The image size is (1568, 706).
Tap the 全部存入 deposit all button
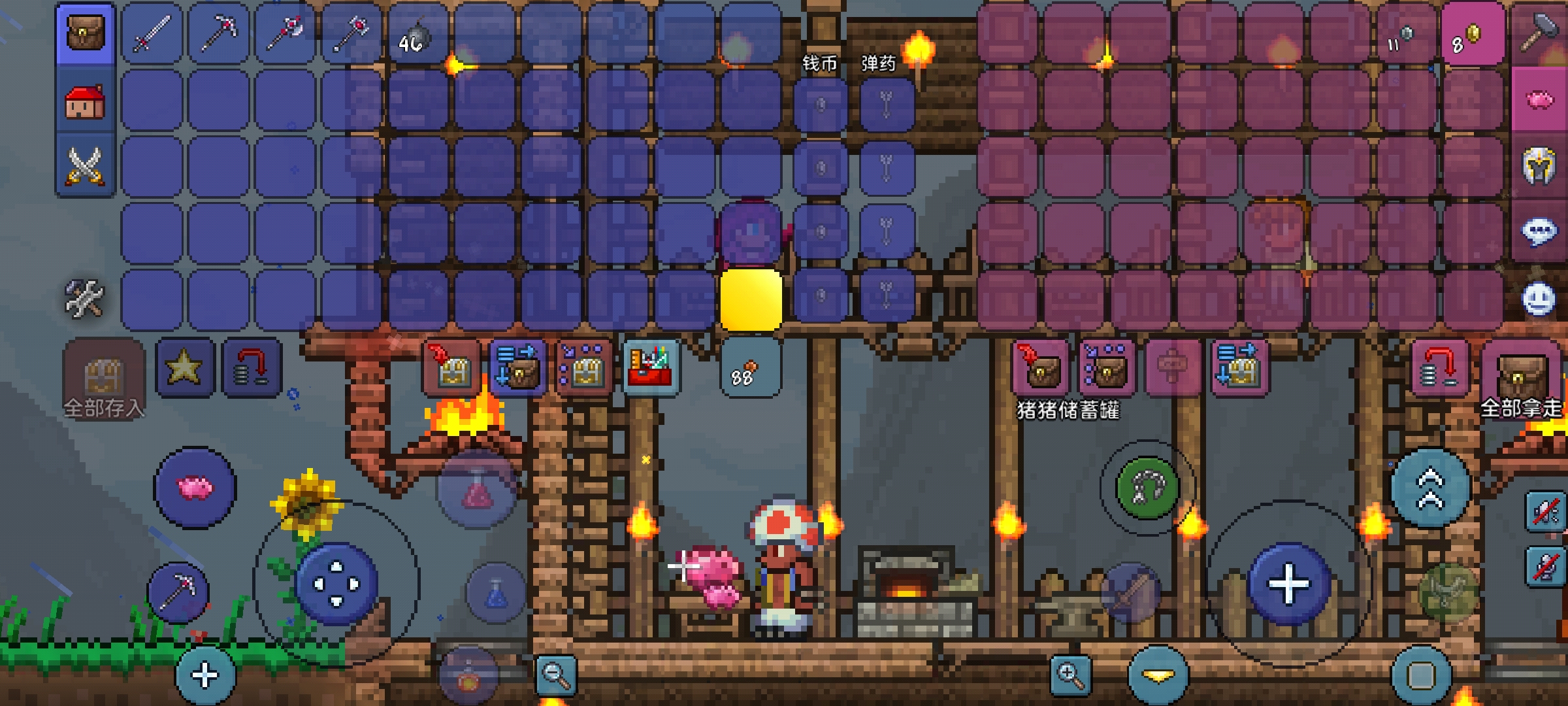pyautogui.click(x=103, y=380)
